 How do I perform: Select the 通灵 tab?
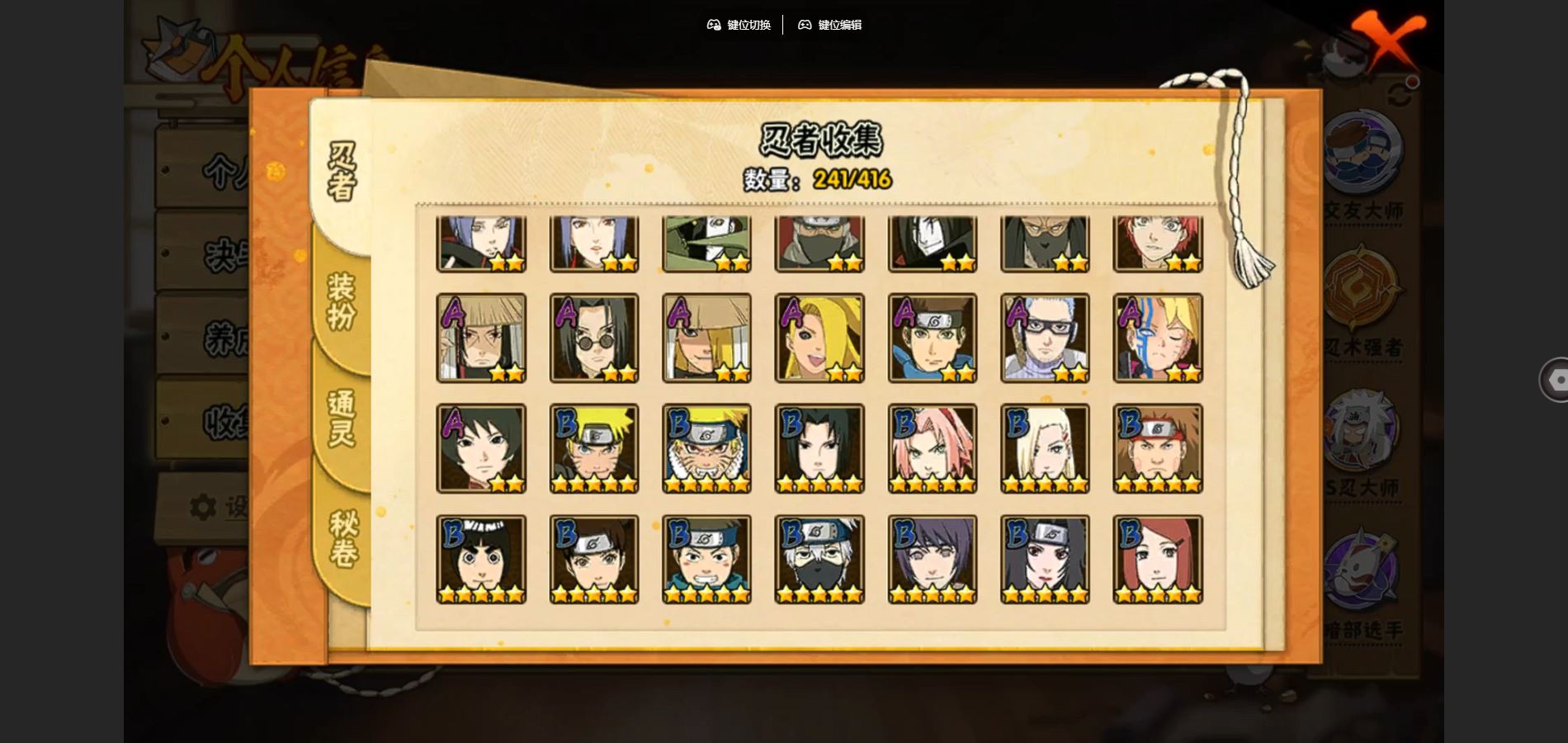coord(341,418)
